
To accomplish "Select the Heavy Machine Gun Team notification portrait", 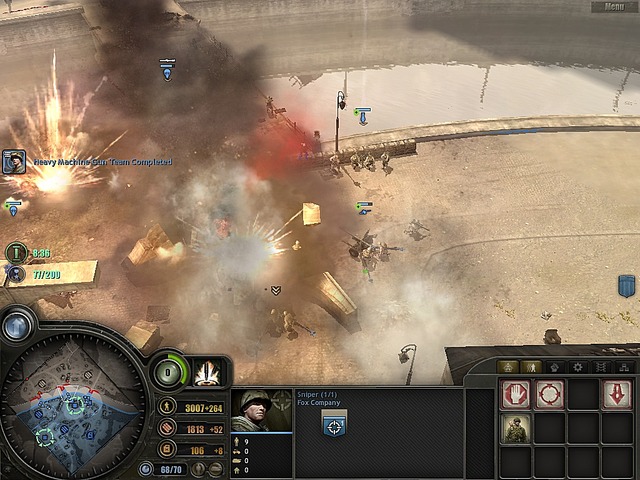I will coord(14,162).
